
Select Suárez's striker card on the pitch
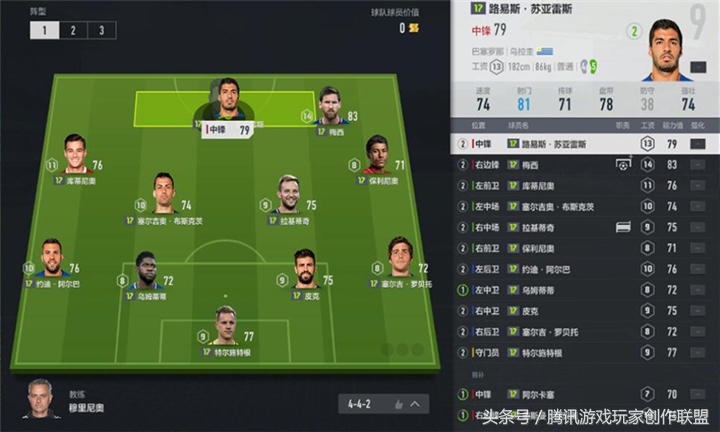click(229, 106)
